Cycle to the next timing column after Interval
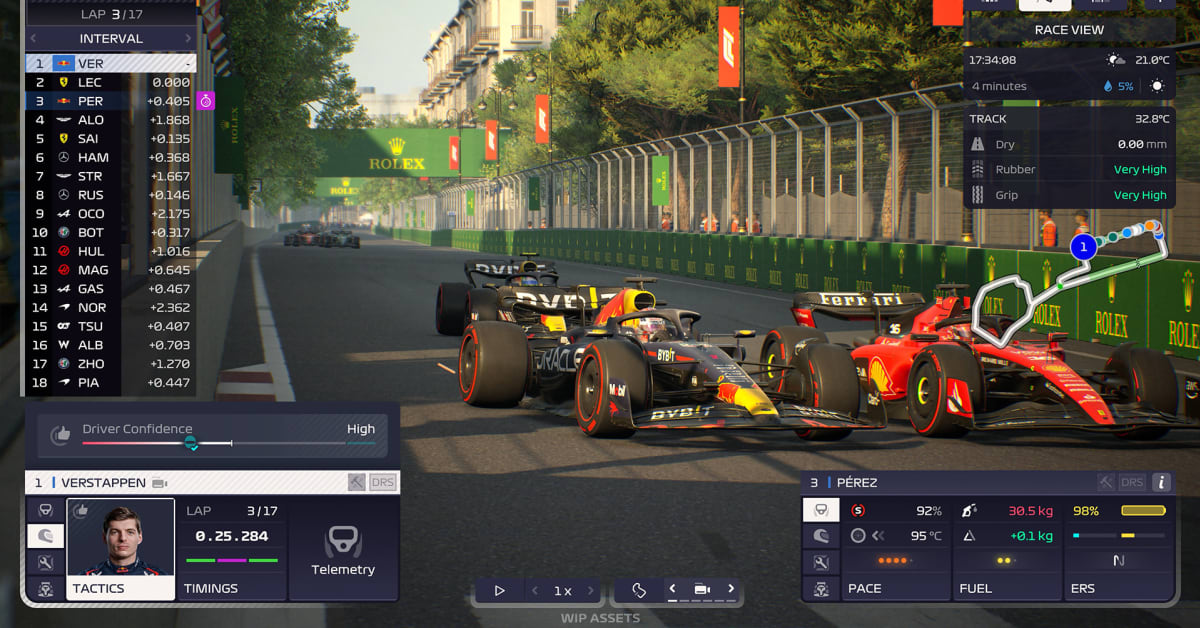 [188, 38]
